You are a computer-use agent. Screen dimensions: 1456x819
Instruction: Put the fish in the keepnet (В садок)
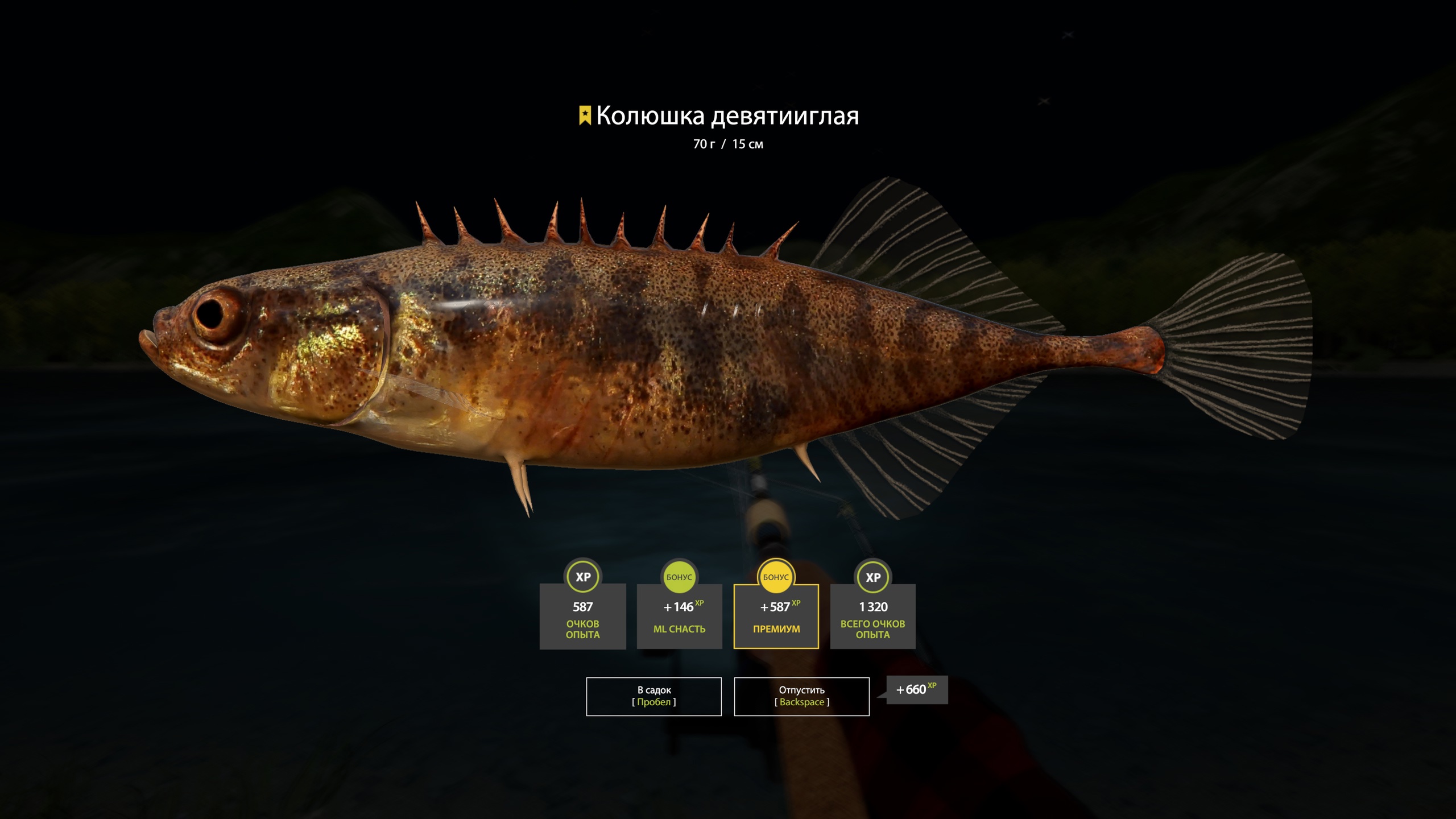[653, 696]
